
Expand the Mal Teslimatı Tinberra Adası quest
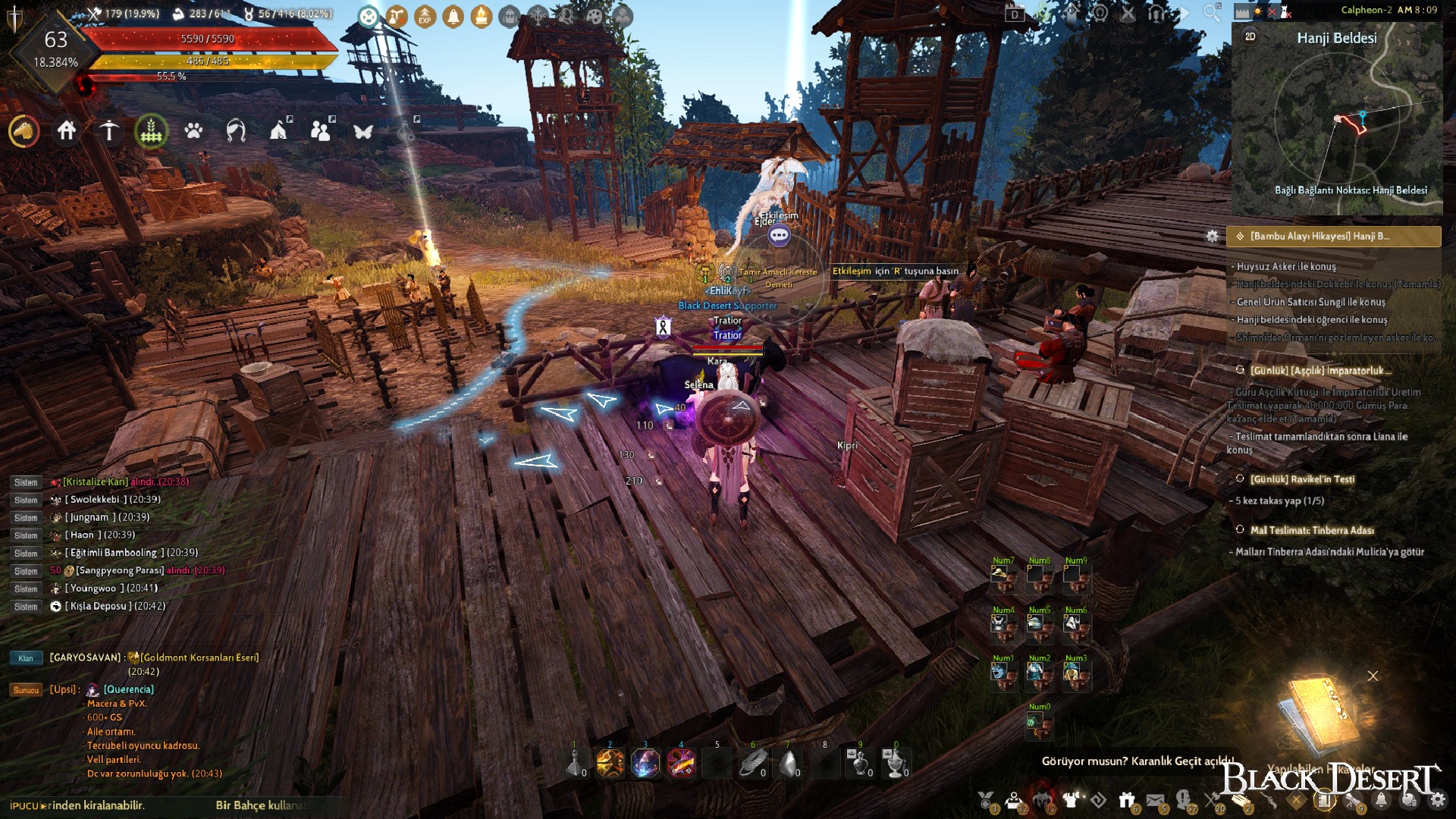pos(1239,531)
